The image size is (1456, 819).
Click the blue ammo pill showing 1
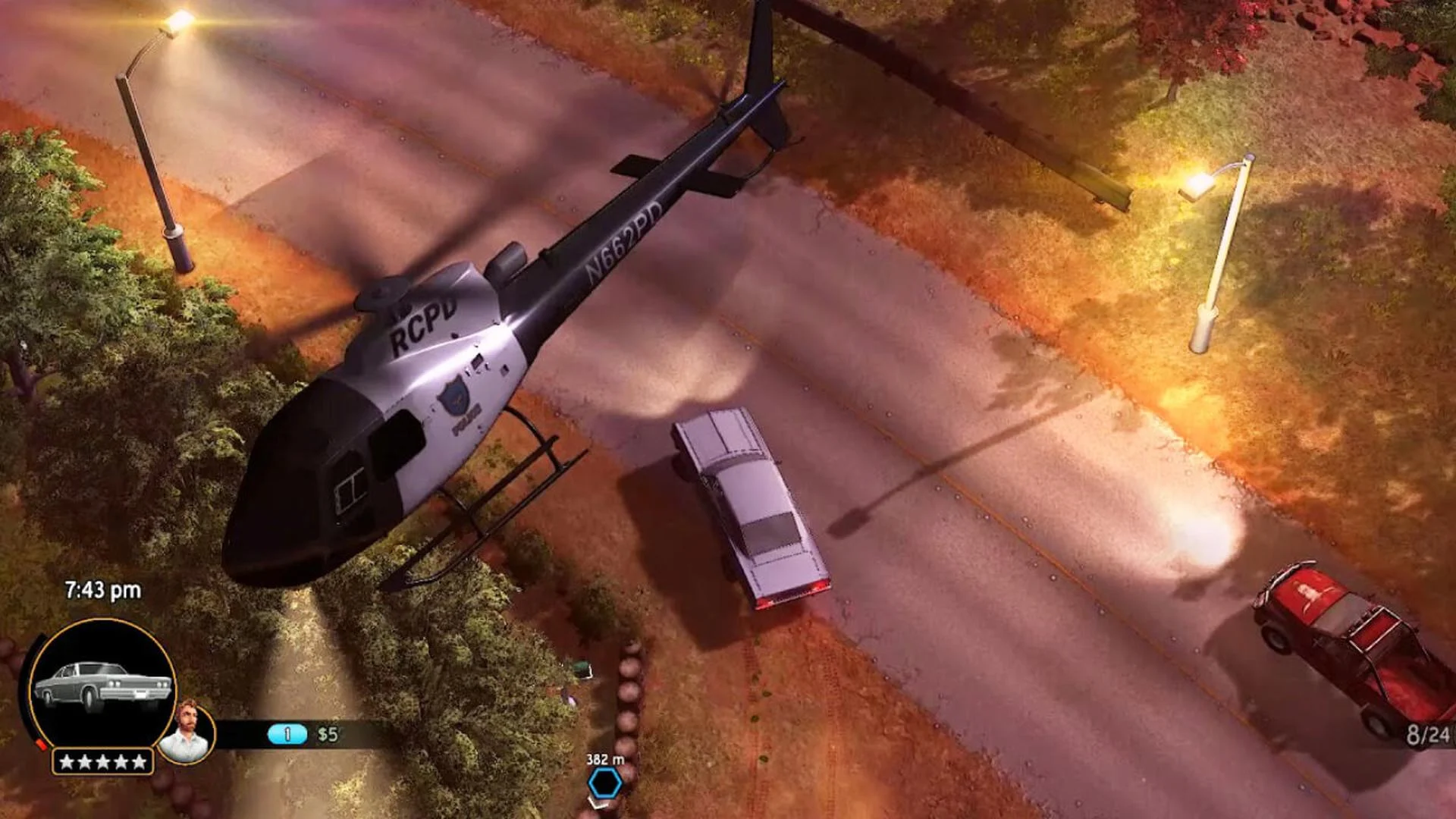[x=287, y=733]
